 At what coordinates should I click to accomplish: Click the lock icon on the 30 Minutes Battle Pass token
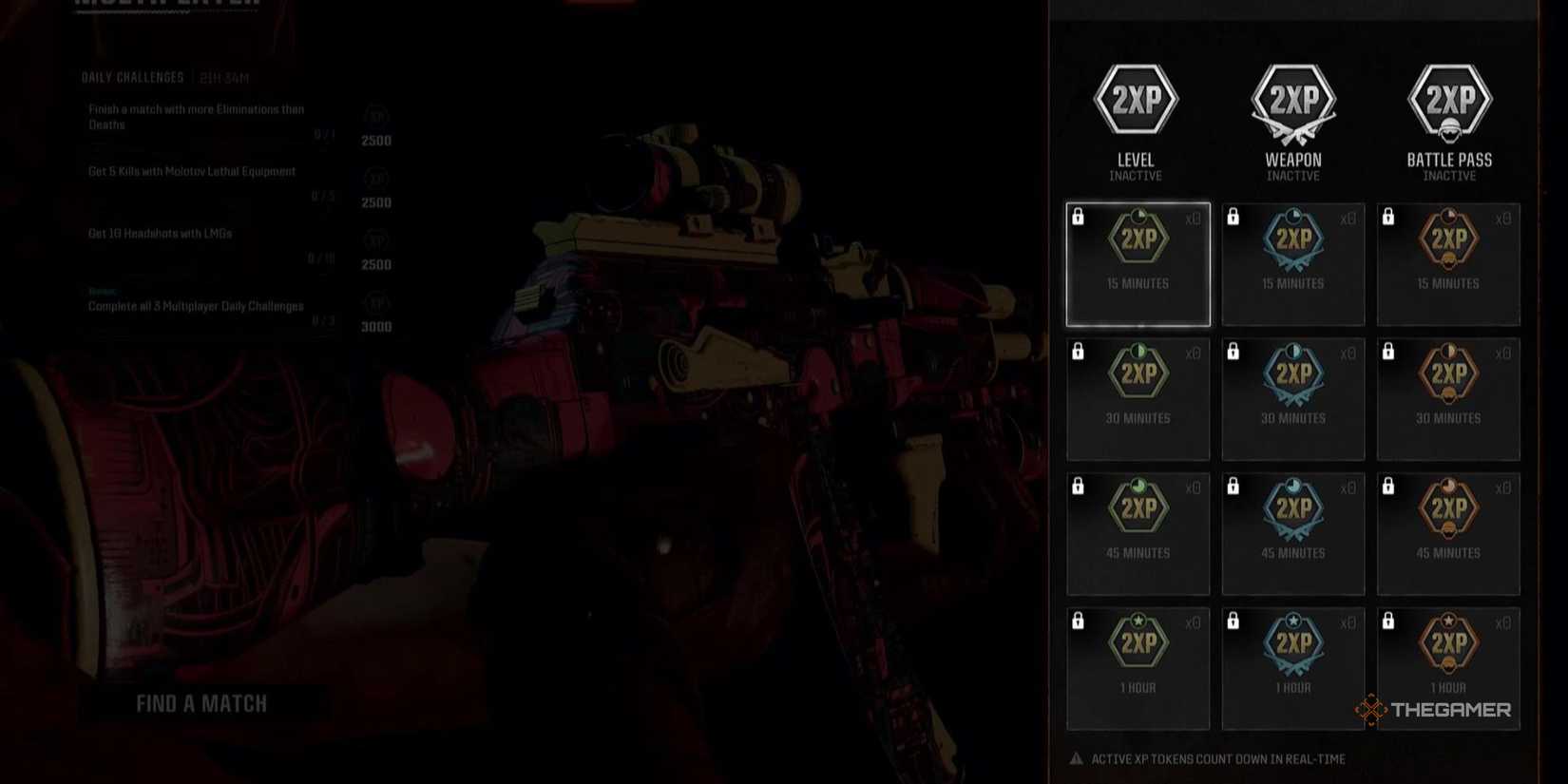[x=1390, y=352]
